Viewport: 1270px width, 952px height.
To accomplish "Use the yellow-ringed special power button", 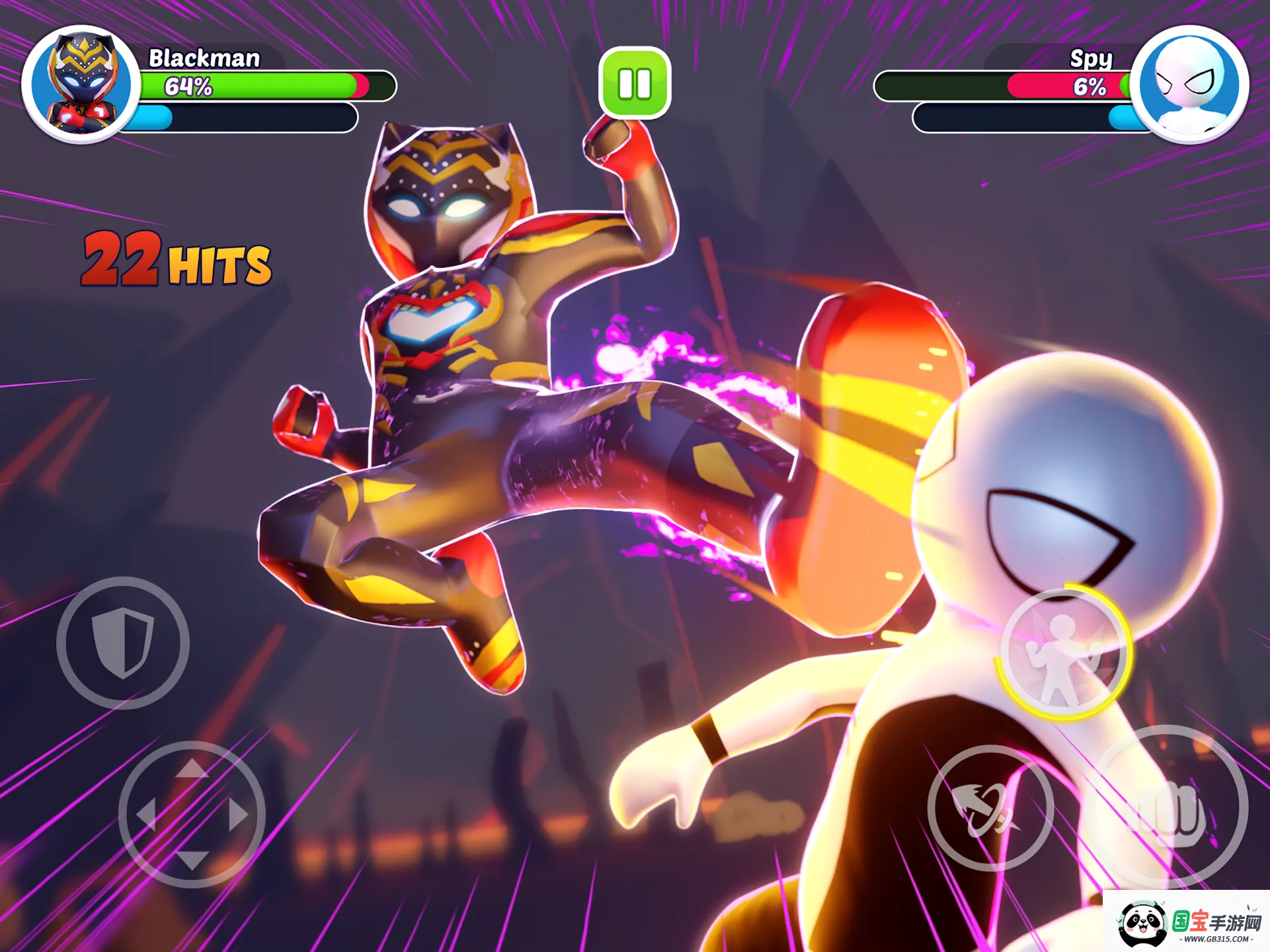I will click(1062, 653).
